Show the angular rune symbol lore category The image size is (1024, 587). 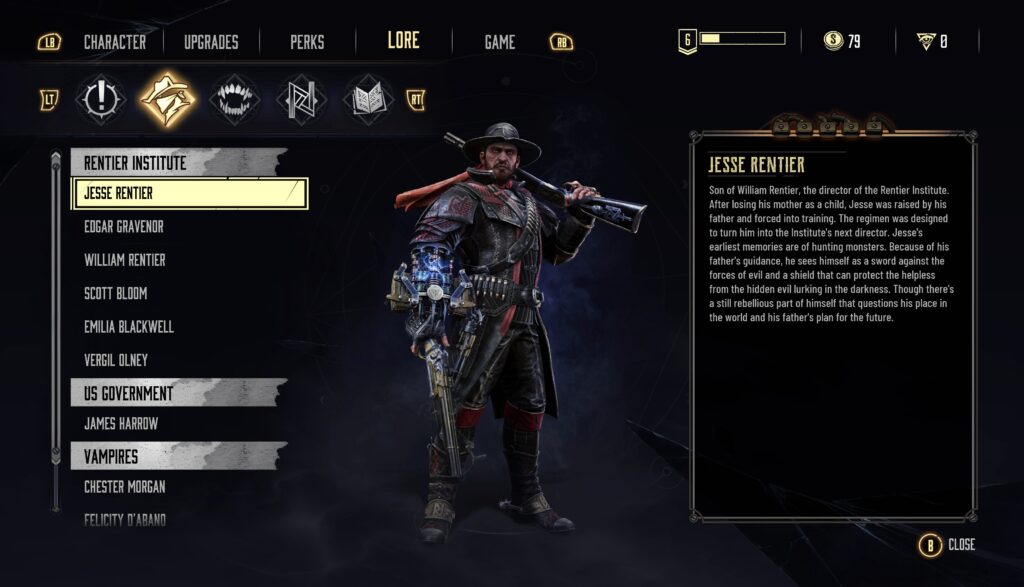tap(300, 98)
